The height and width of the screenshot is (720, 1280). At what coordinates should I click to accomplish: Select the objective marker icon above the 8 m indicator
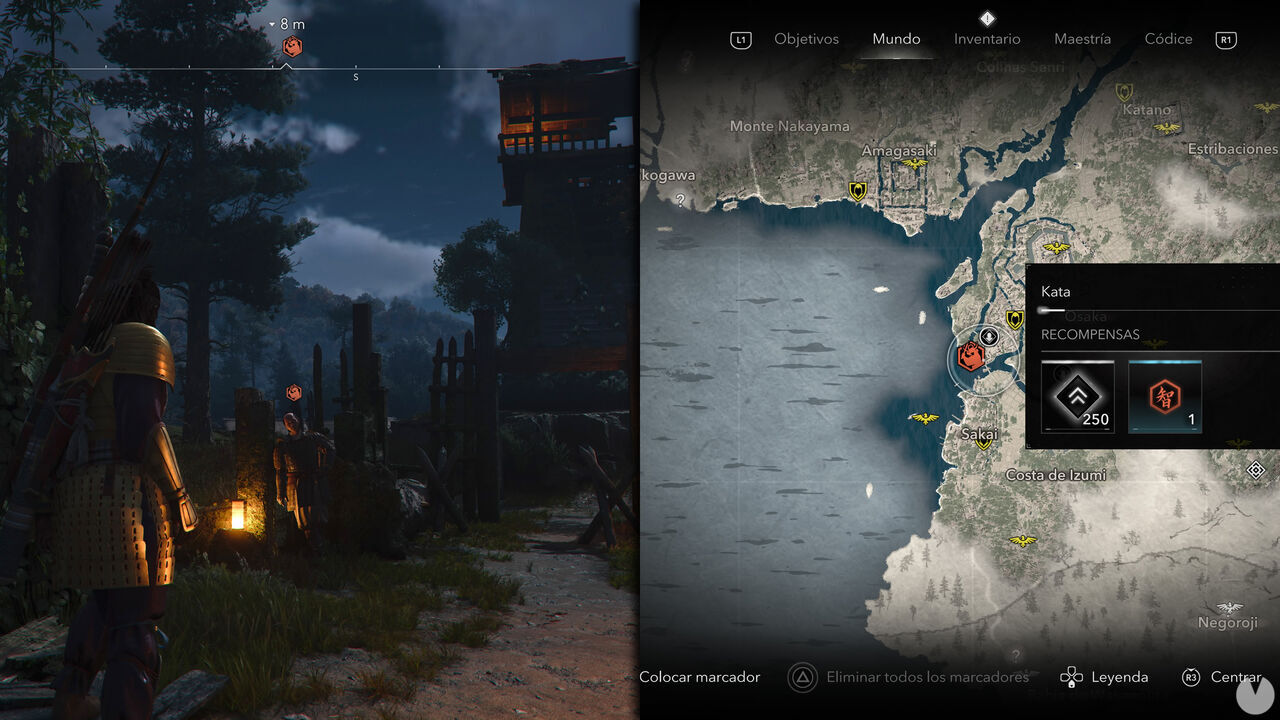click(291, 44)
